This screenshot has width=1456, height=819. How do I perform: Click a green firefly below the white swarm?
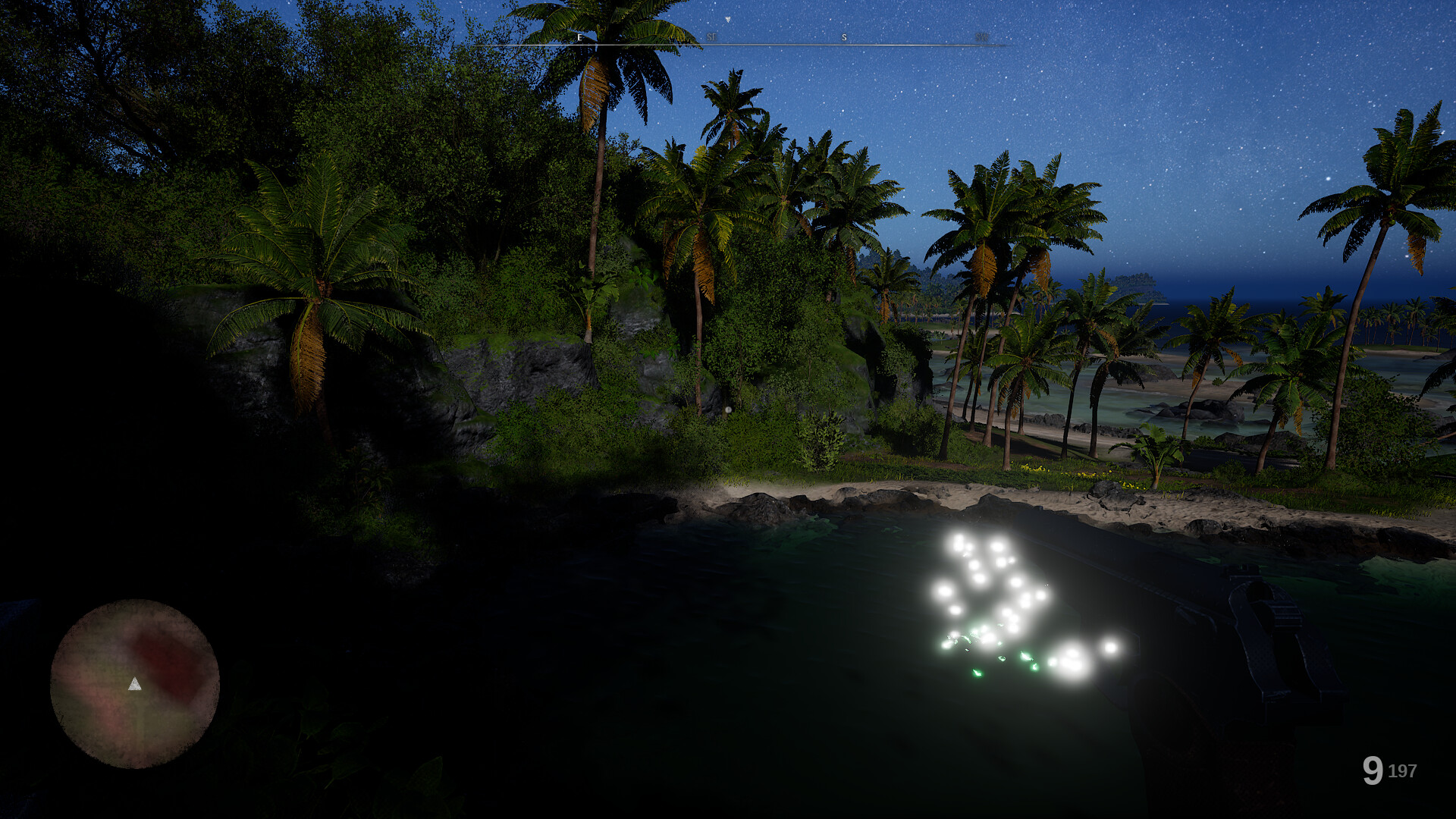click(x=978, y=671)
